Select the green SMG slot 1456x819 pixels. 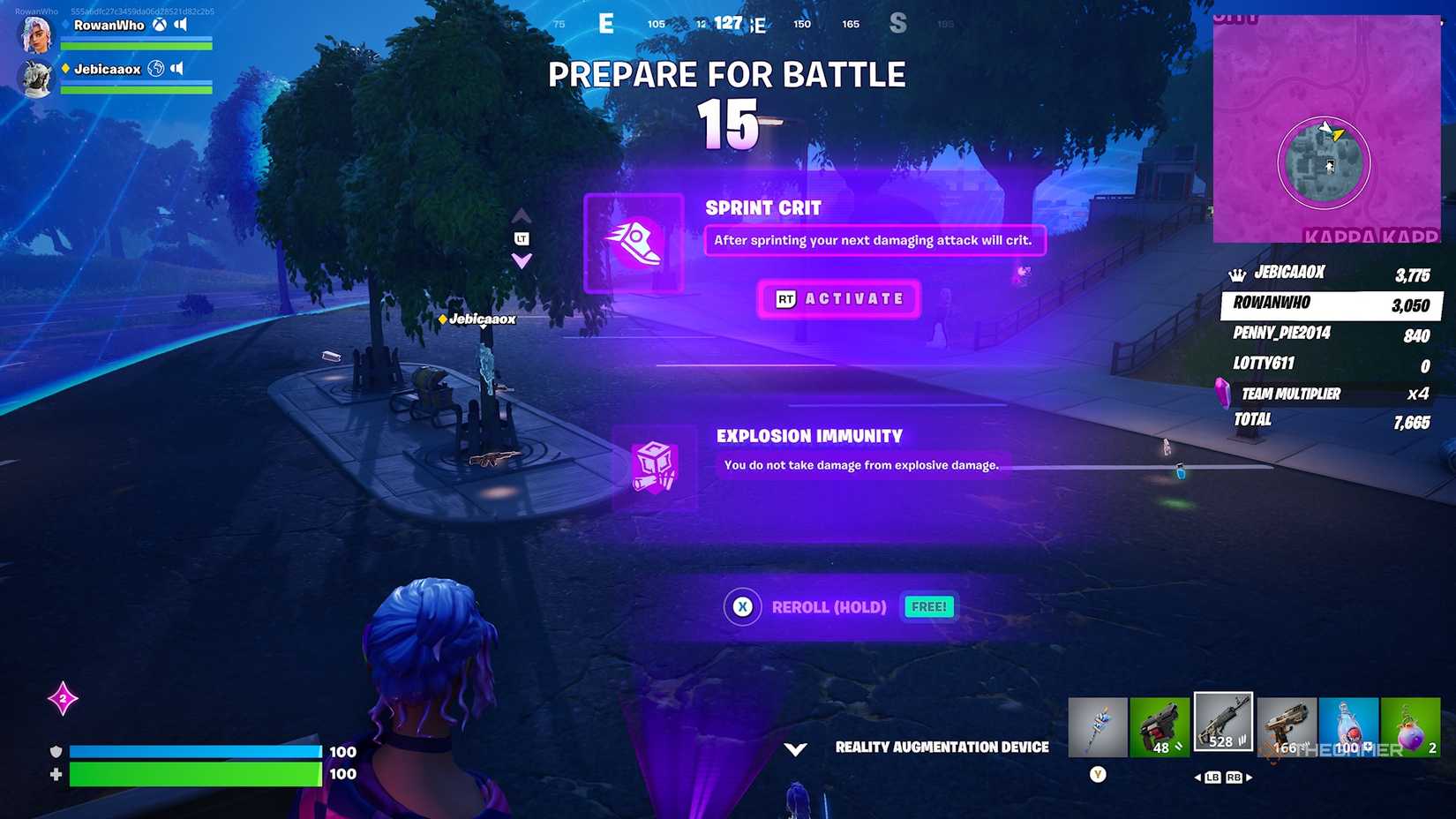(x=1160, y=724)
